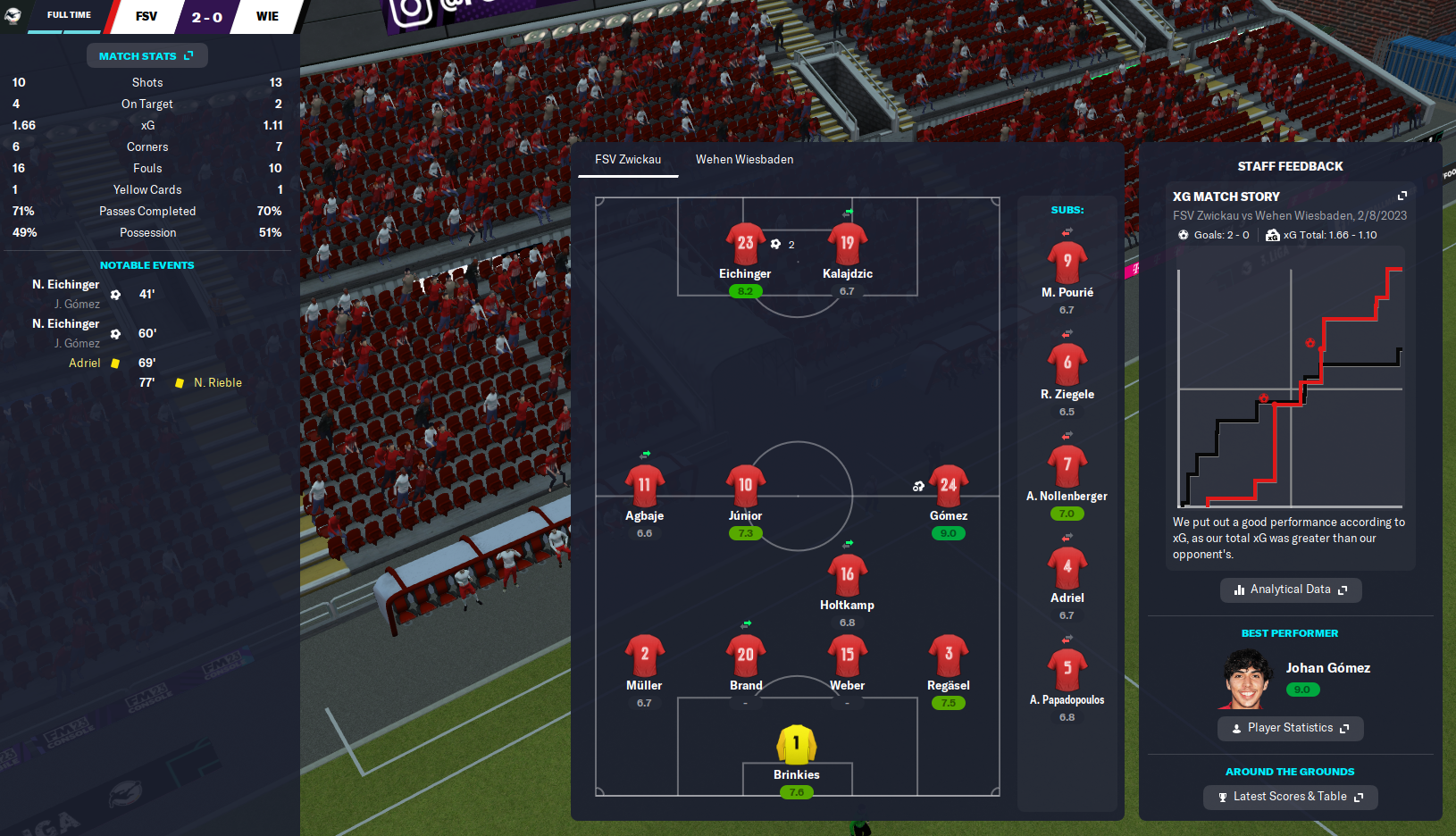1456x836 pixels.
Task: Switch to the Wehen Wiesbaden tab
Action: point(744,159)
